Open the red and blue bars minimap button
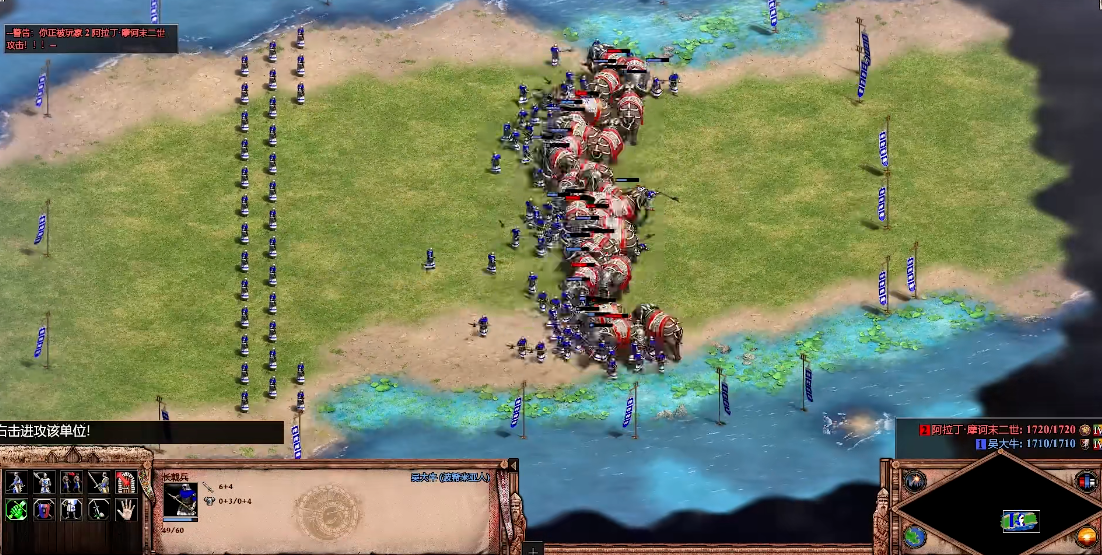The height and width of the screenshot is (555, 1102). click(x=1087, y=481)
